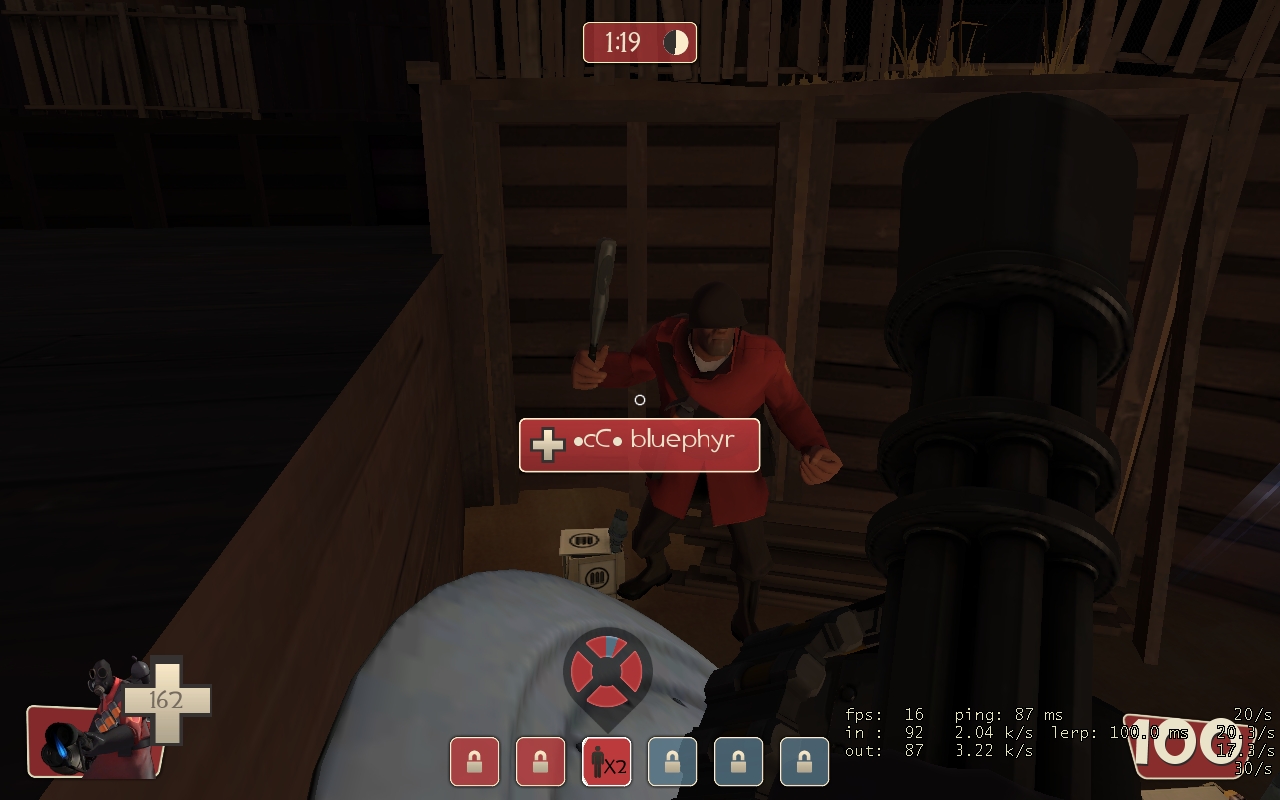Click the first red padlock control point

(474, 761)
